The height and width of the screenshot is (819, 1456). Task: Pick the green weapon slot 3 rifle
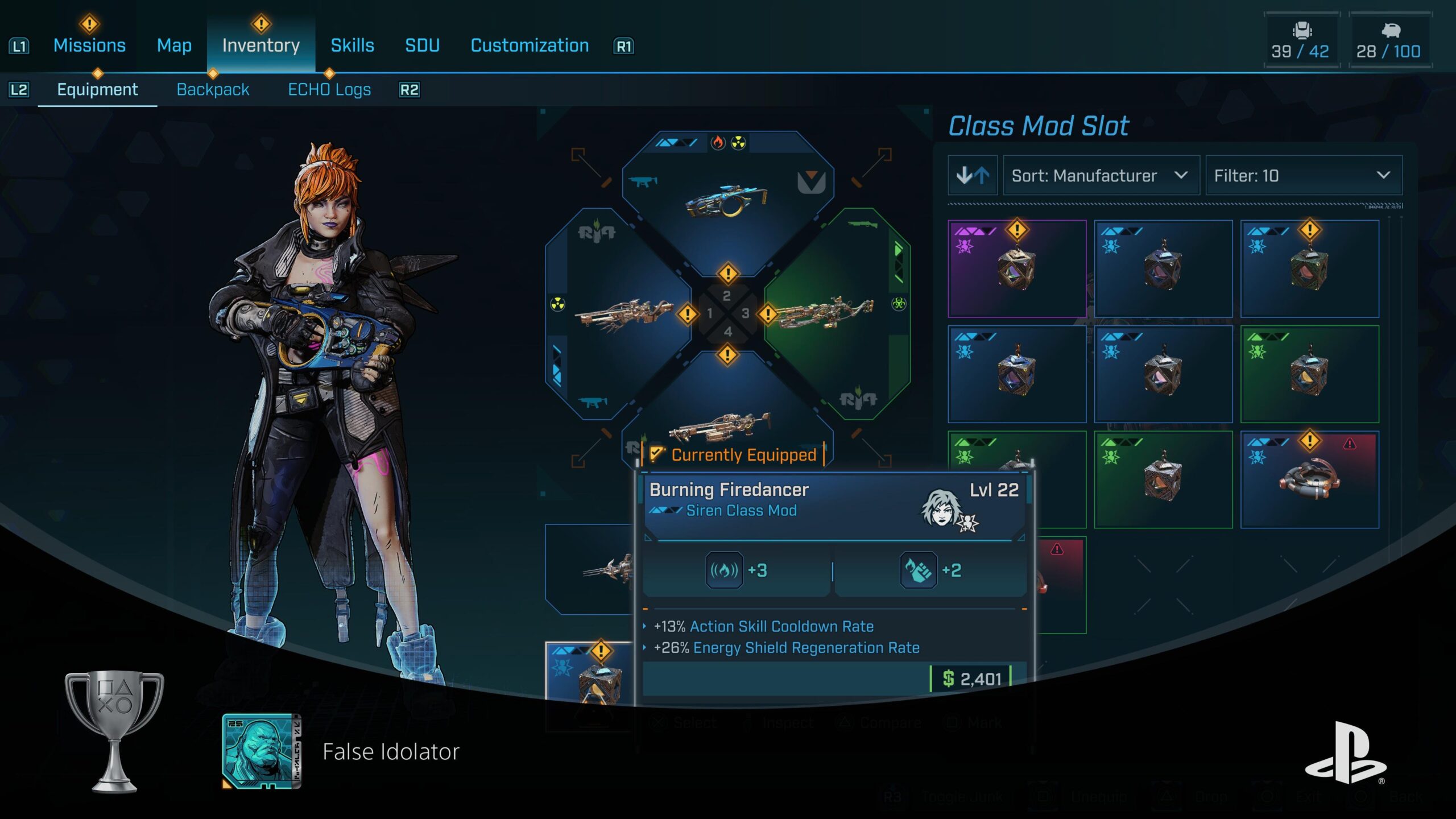pos(830,313)
